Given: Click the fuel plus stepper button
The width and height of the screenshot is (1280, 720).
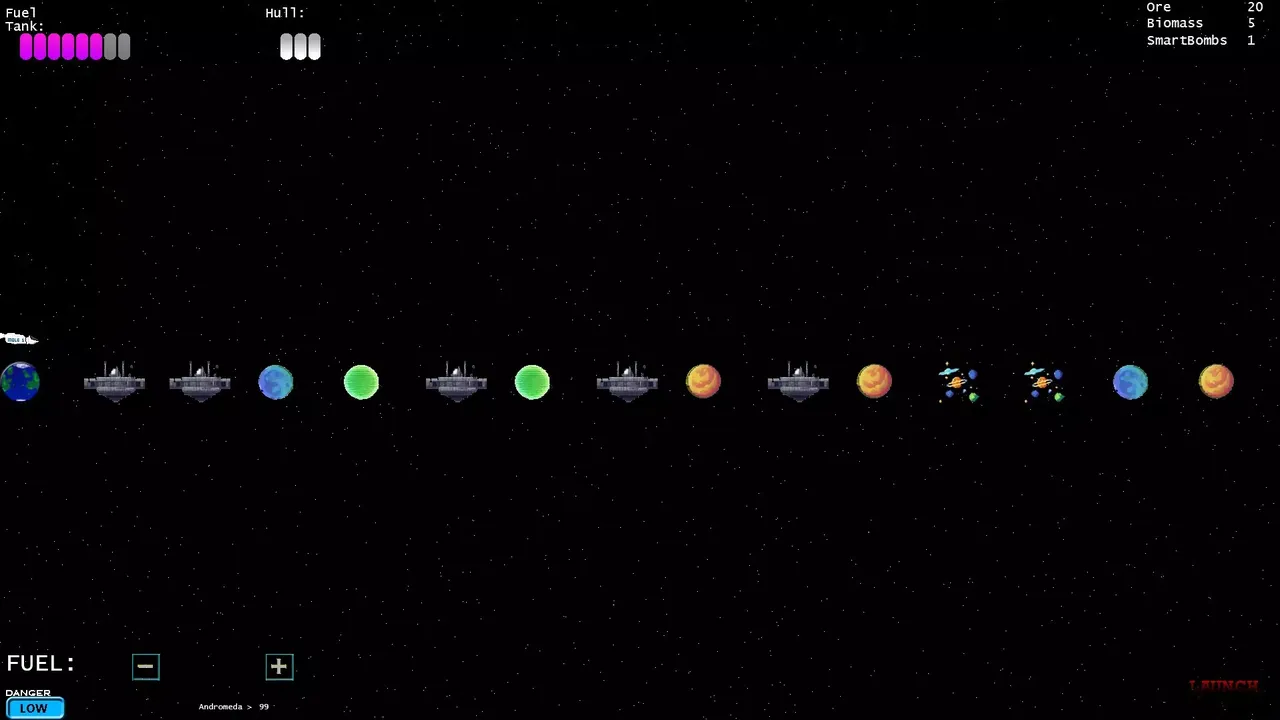Looking at the screenshot, I should click(279, 666).
